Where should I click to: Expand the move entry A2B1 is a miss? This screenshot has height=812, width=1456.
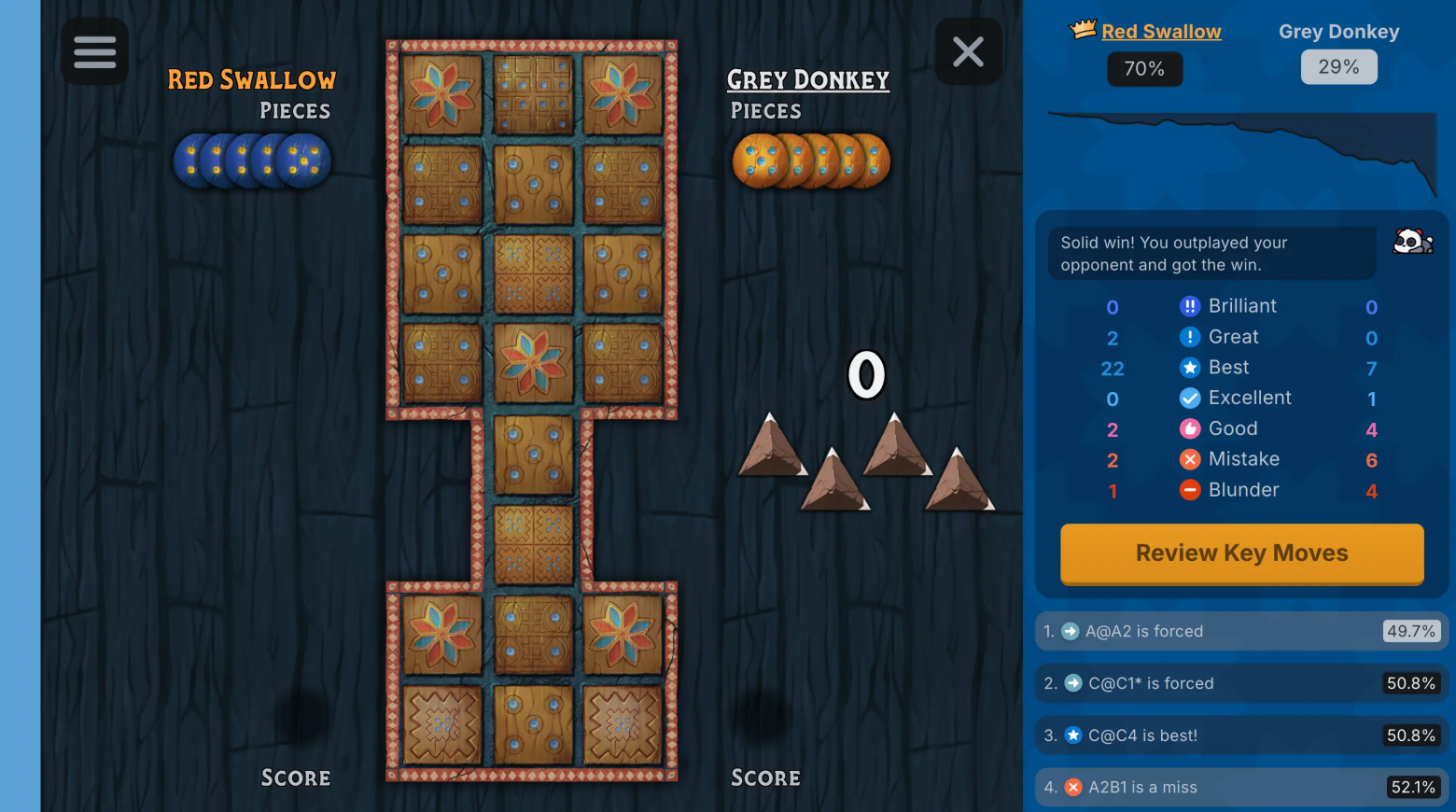pos(1241,787)
